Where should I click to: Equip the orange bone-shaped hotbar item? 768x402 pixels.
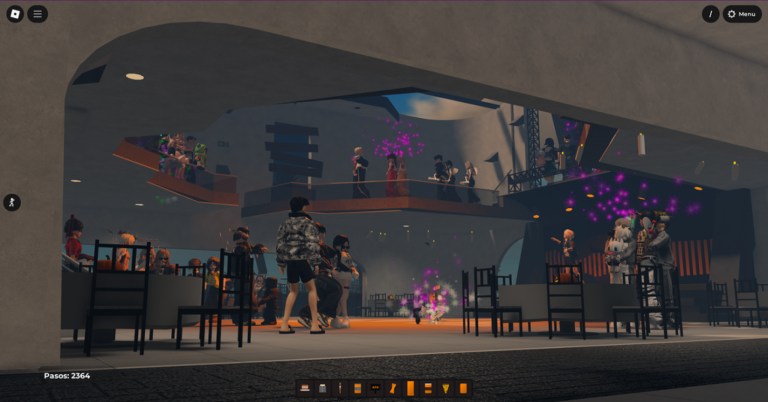(x=392, y=388)
